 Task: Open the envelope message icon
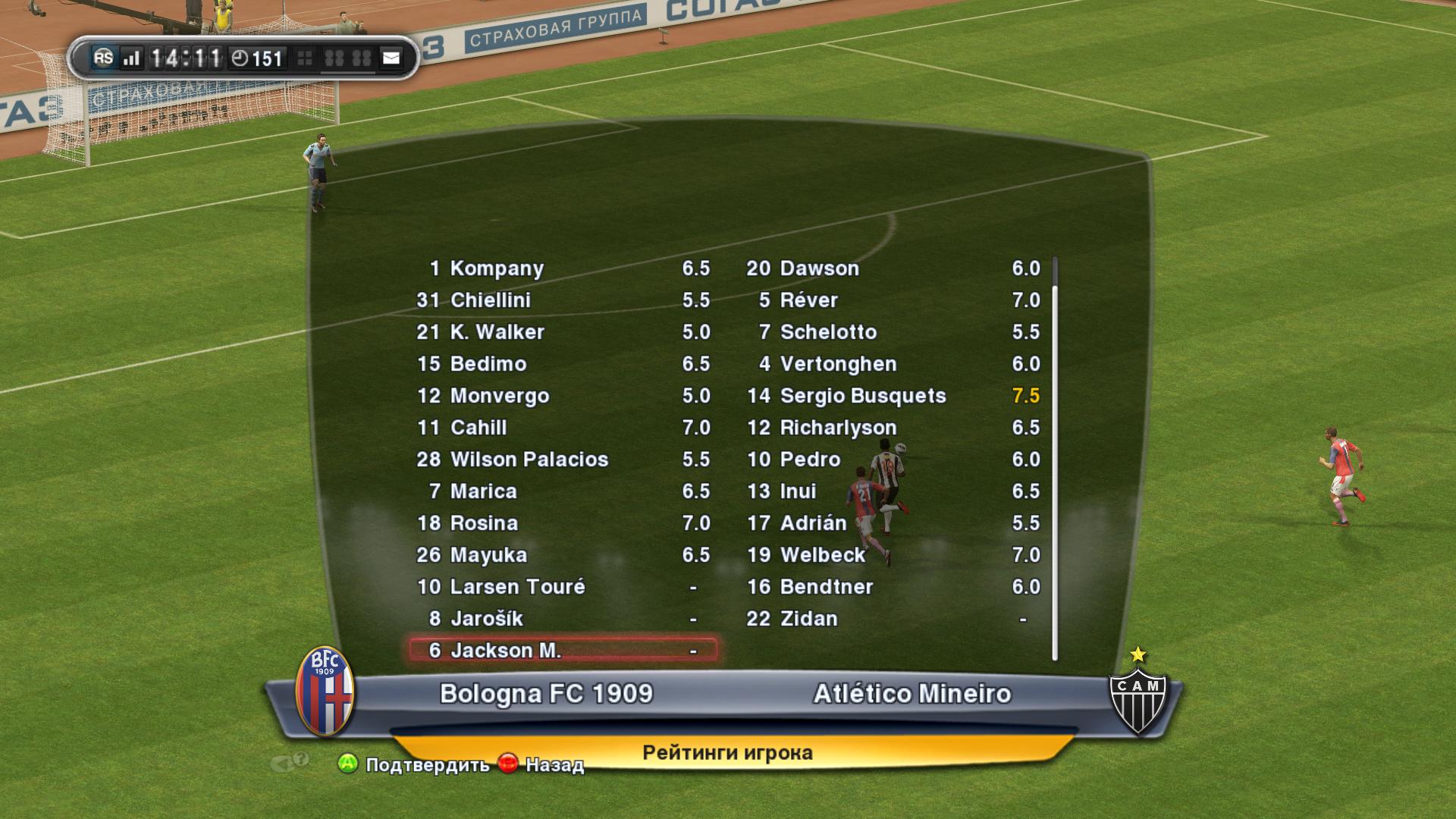tap(391, 58)
